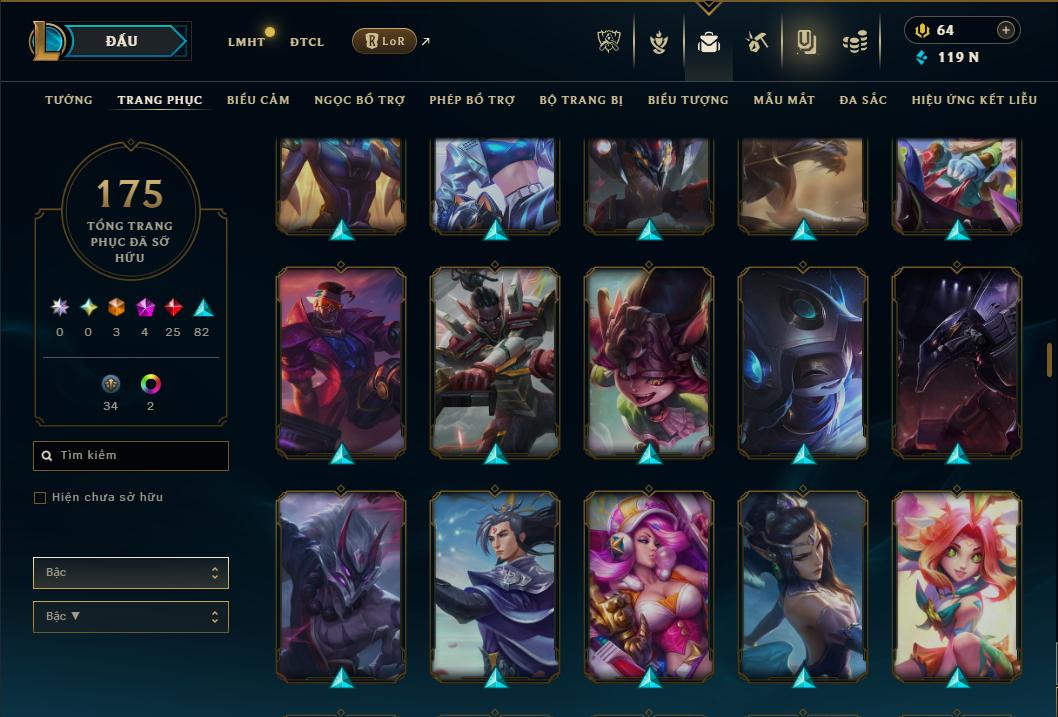Show the BIỂU TƯỢNG icons tab
1058x717 pixels.
(688, 100)
